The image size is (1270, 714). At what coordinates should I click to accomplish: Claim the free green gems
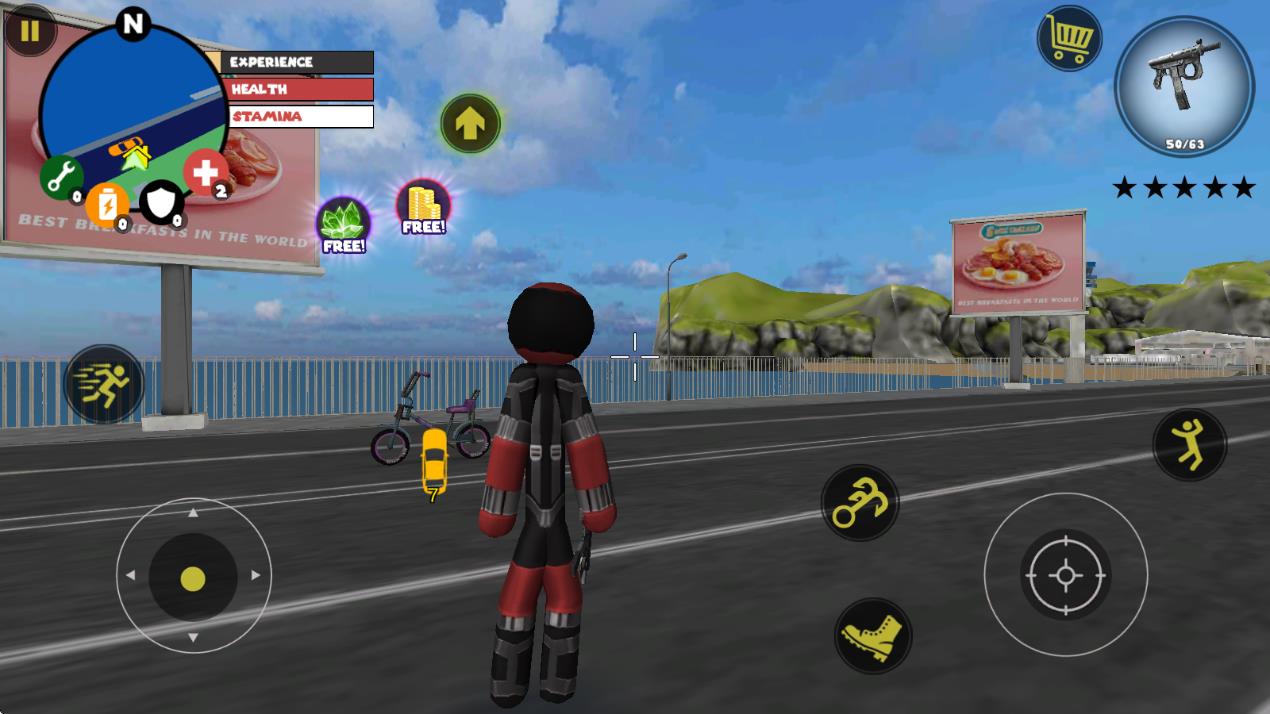[x=343, y=224]
